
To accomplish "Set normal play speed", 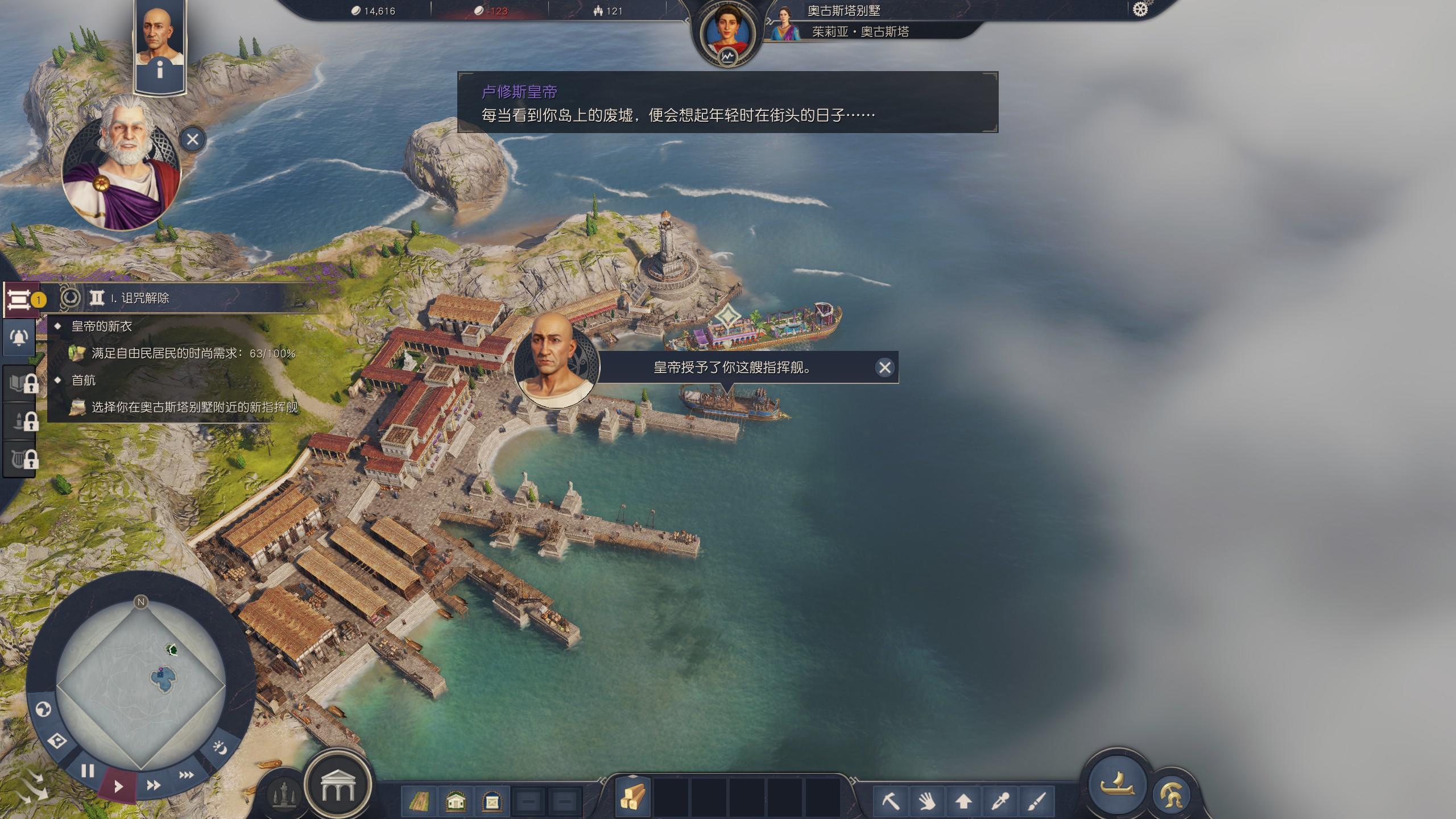I will (x=118, y=787).
